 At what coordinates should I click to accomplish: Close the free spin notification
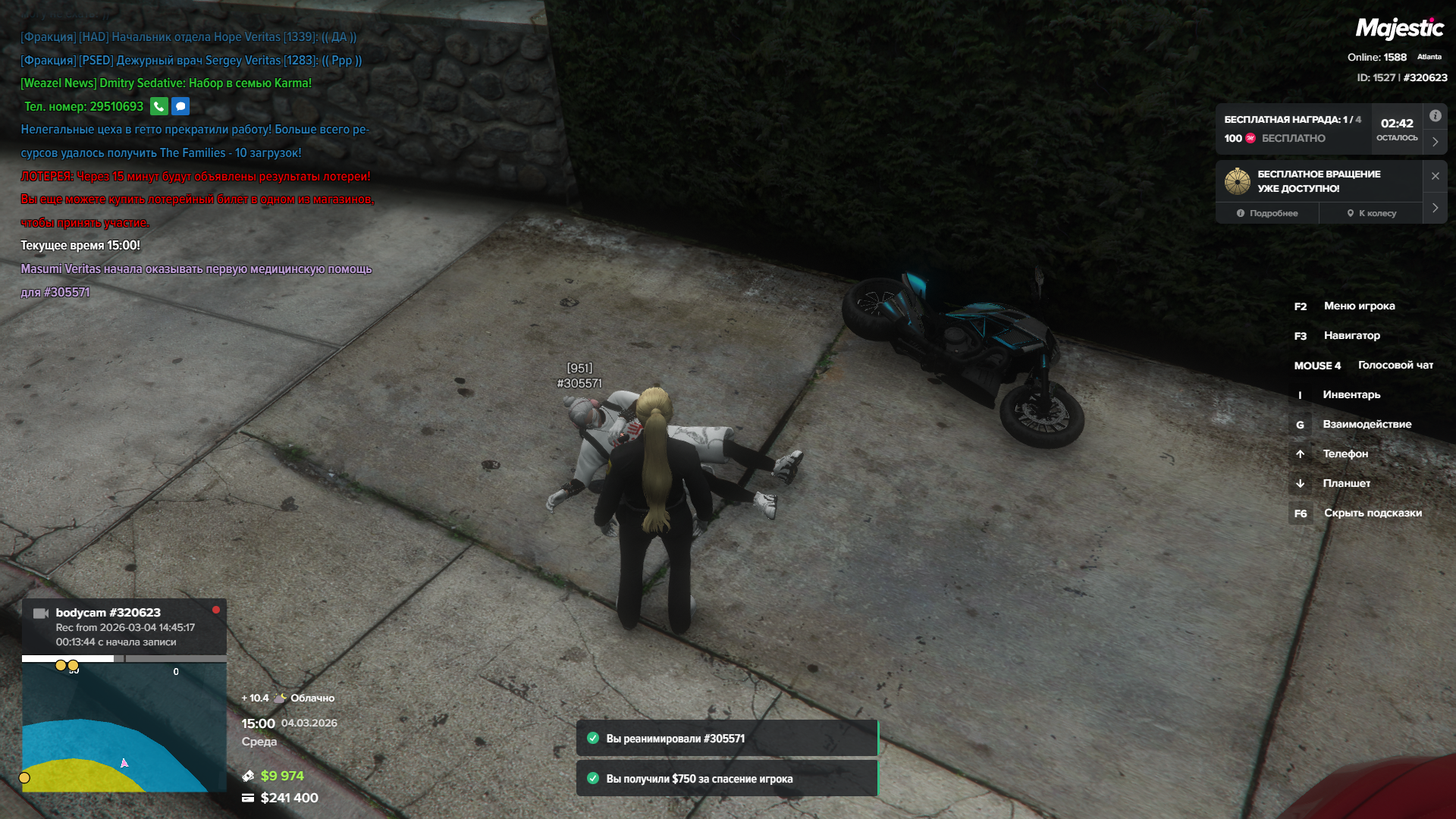(x=1435, y=176)
